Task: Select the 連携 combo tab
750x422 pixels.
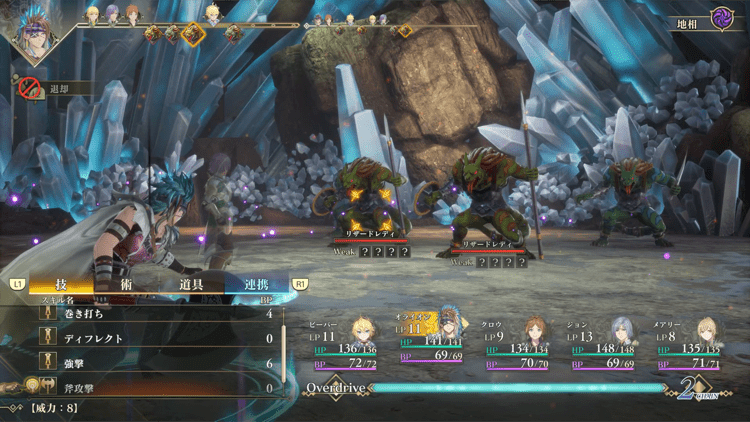Action: click(x=254, y=284)
